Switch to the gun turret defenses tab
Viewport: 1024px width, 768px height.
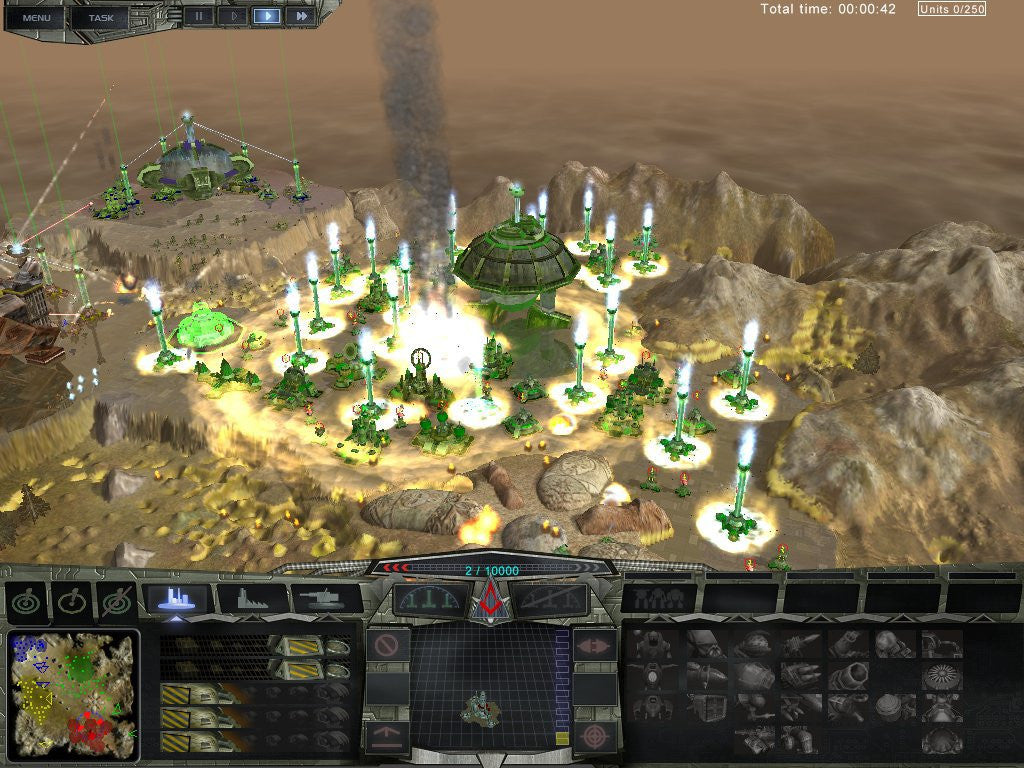326,598
